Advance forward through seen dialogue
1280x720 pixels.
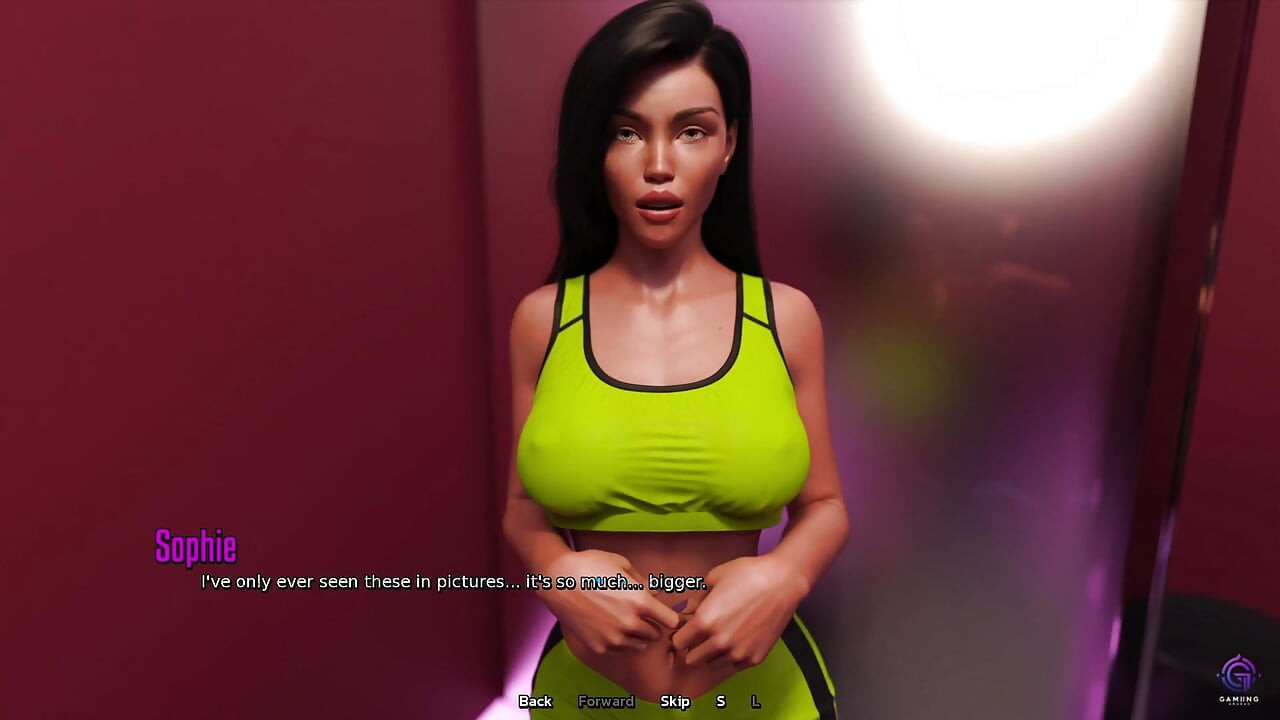point(606,702)
